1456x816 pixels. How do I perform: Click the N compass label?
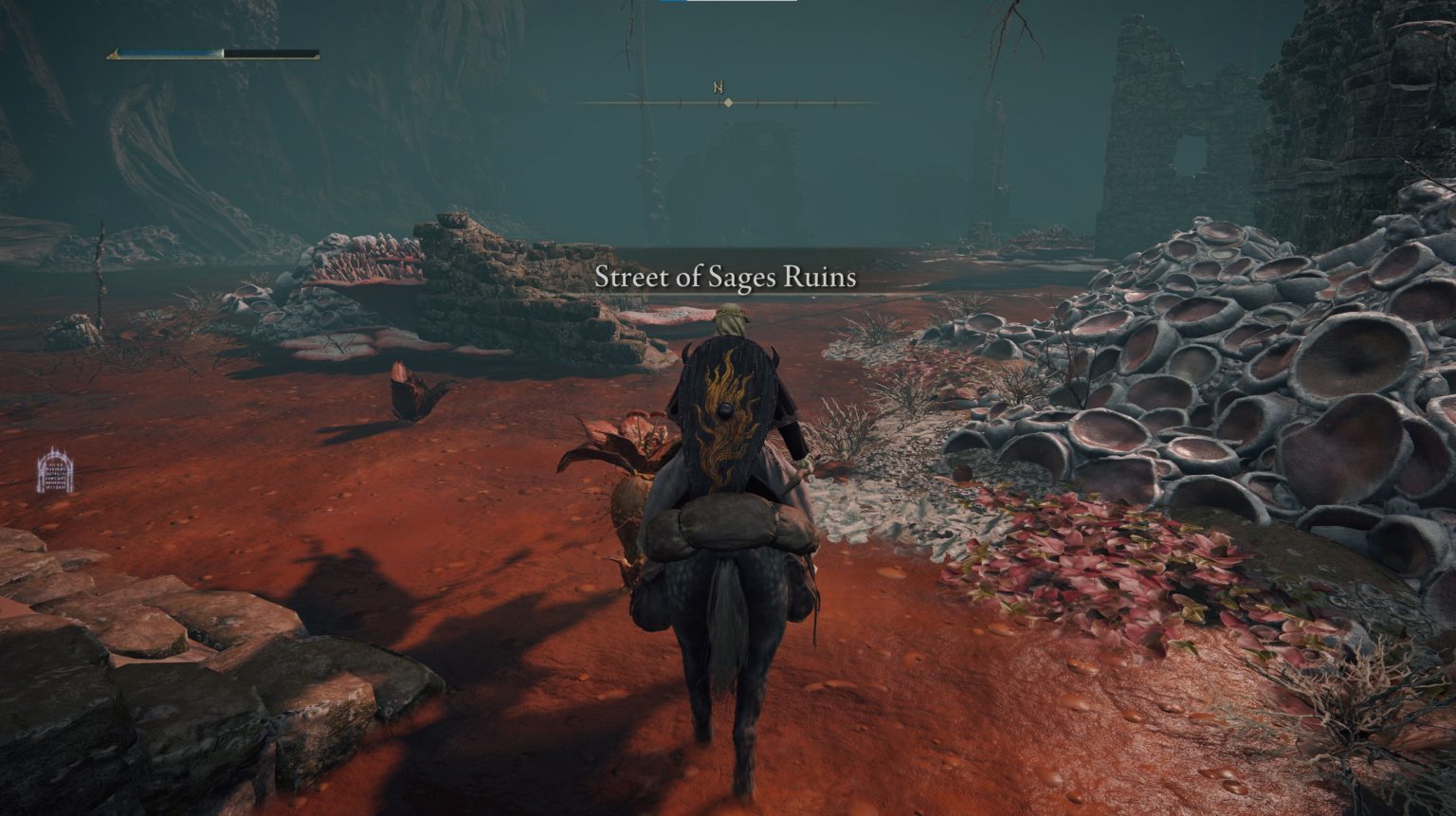718,85
